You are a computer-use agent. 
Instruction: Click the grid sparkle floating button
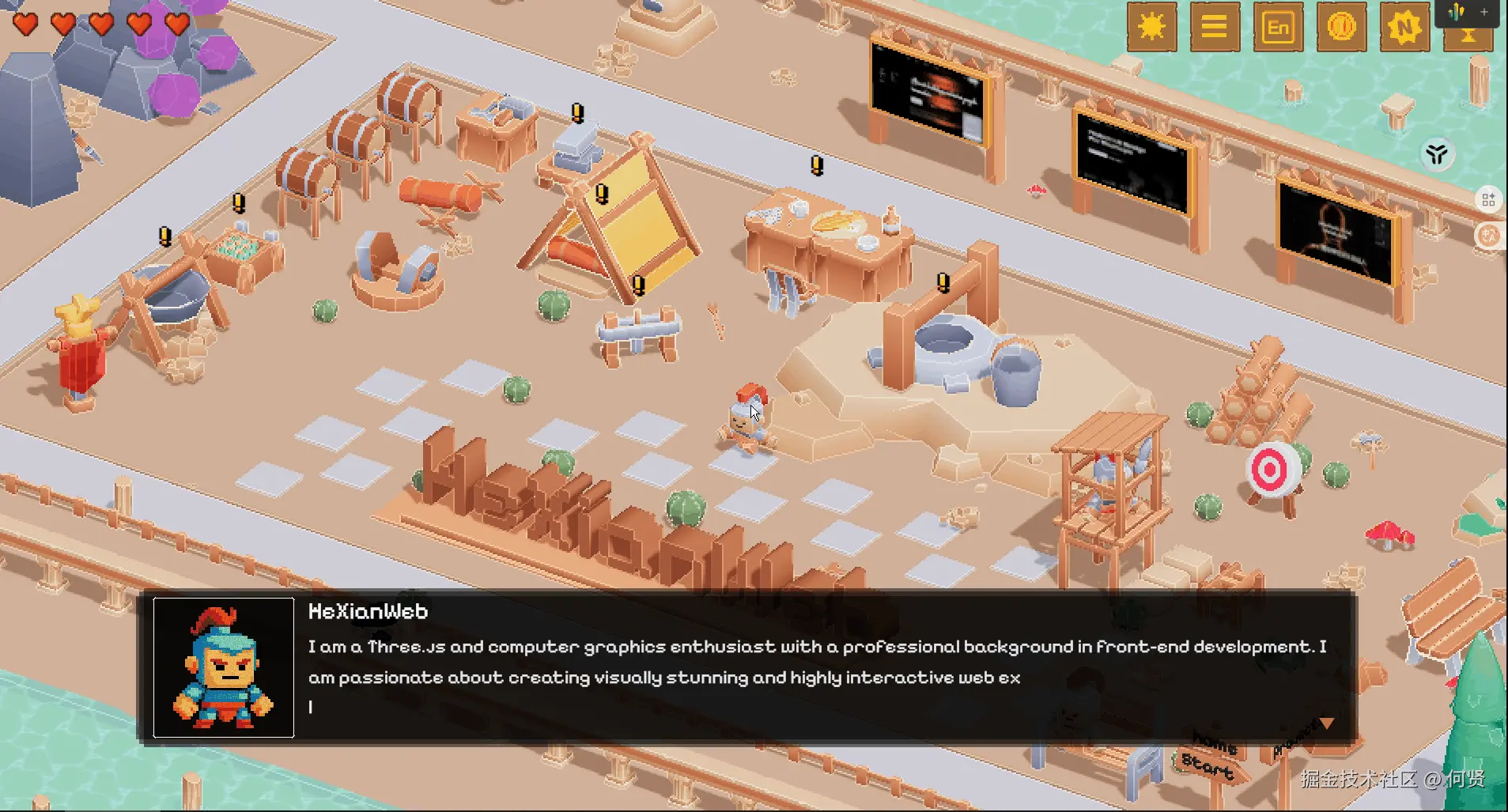(x=1488, y=199)
